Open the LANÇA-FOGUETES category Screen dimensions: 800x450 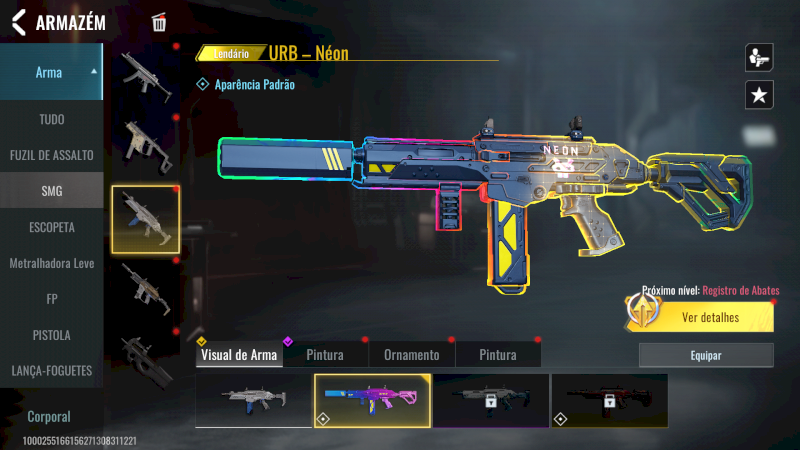(51, 371)
